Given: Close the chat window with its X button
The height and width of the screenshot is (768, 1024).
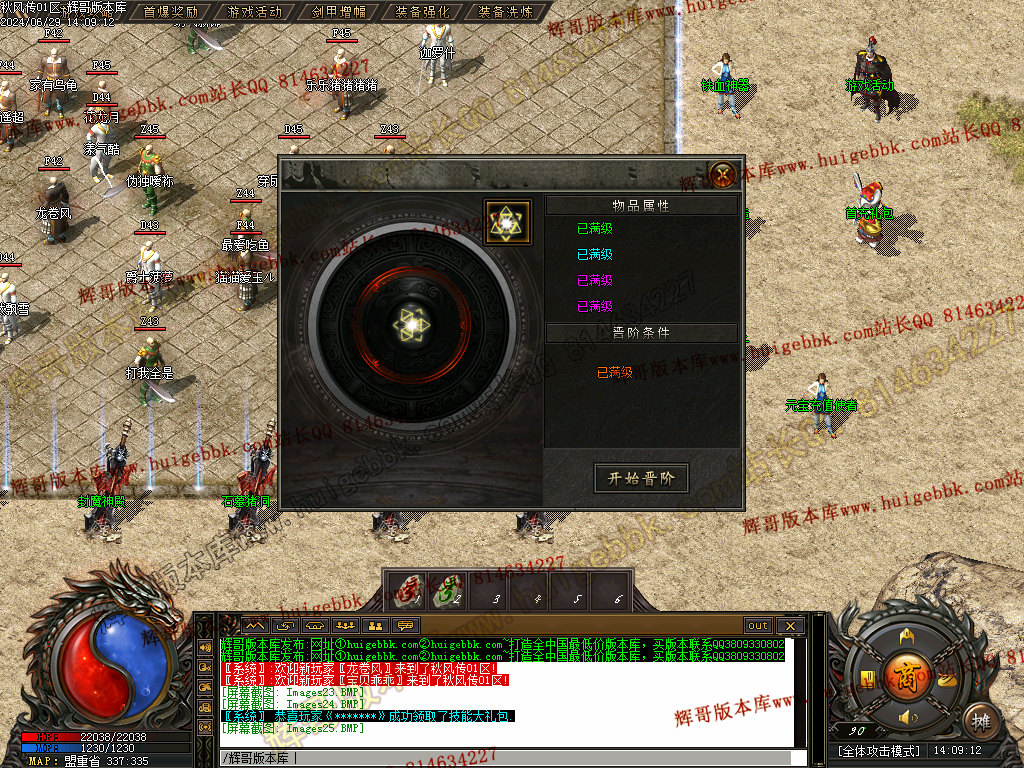Looking at the screenshot, I should click(x=790, y=626).
